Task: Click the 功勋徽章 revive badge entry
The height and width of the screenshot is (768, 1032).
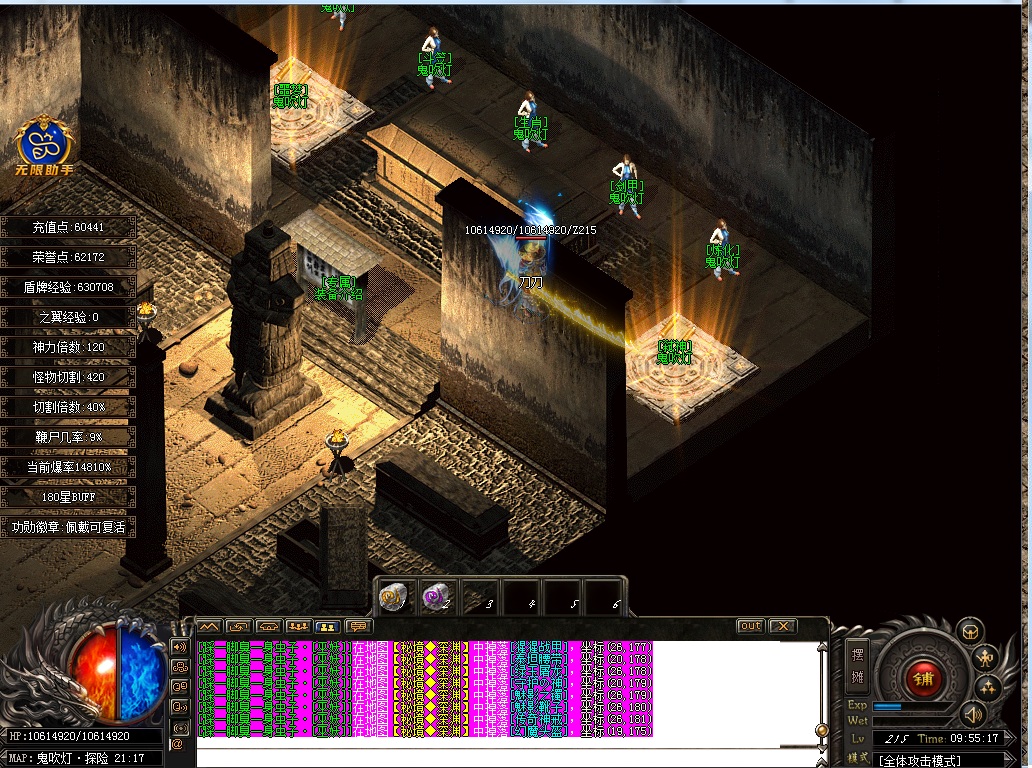Action: [68, 527]
